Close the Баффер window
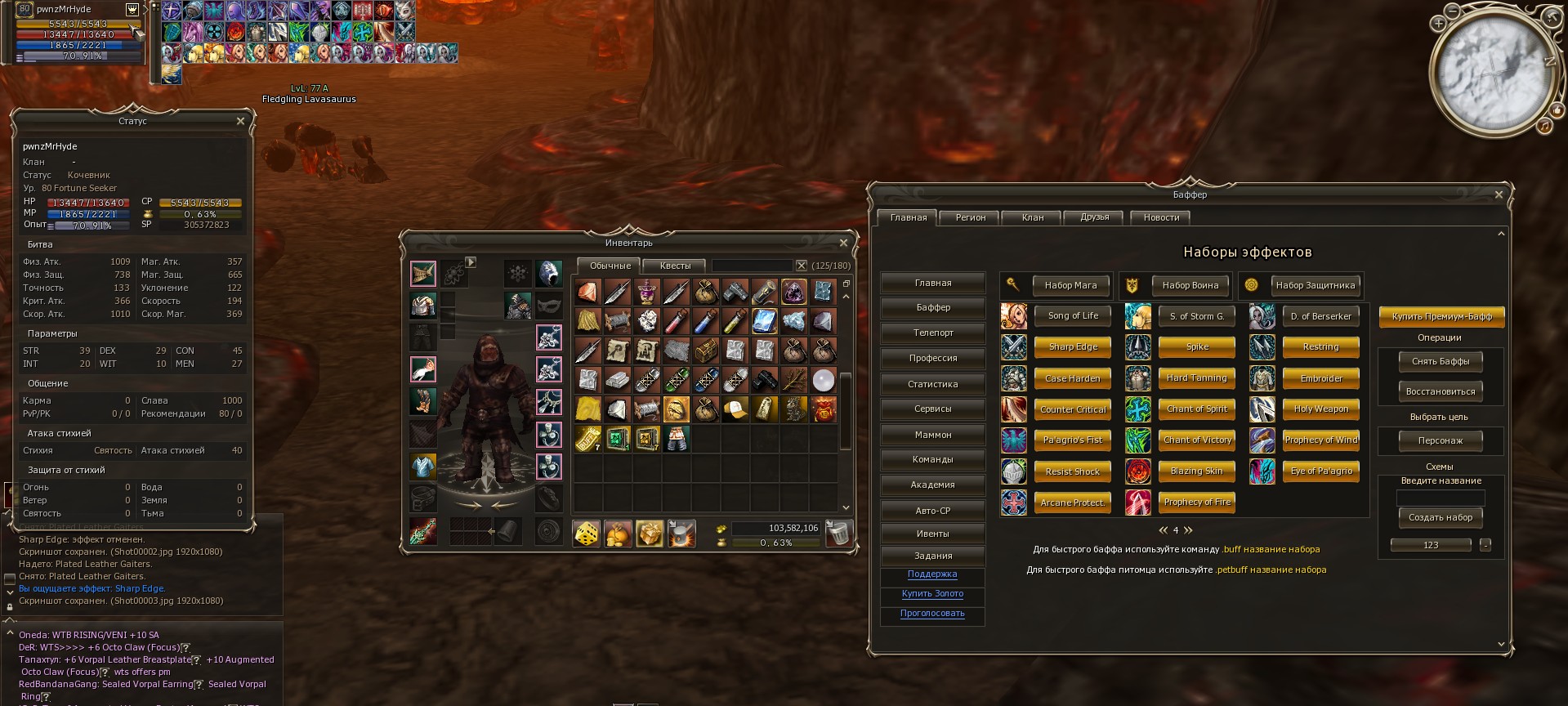This screenshot has height=706, width=1568. point(1499,194)
